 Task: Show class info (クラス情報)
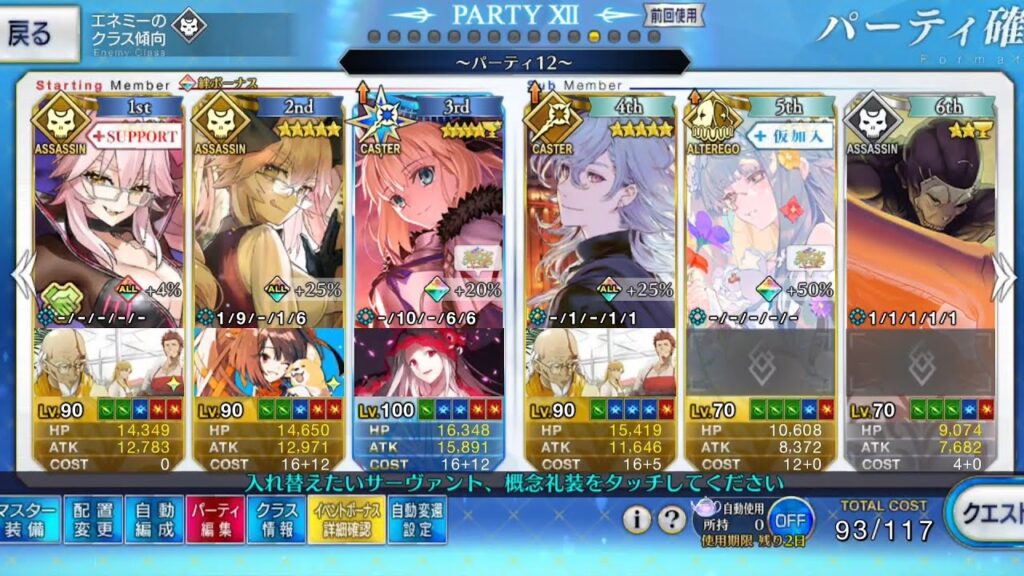[x=276, y=519]
